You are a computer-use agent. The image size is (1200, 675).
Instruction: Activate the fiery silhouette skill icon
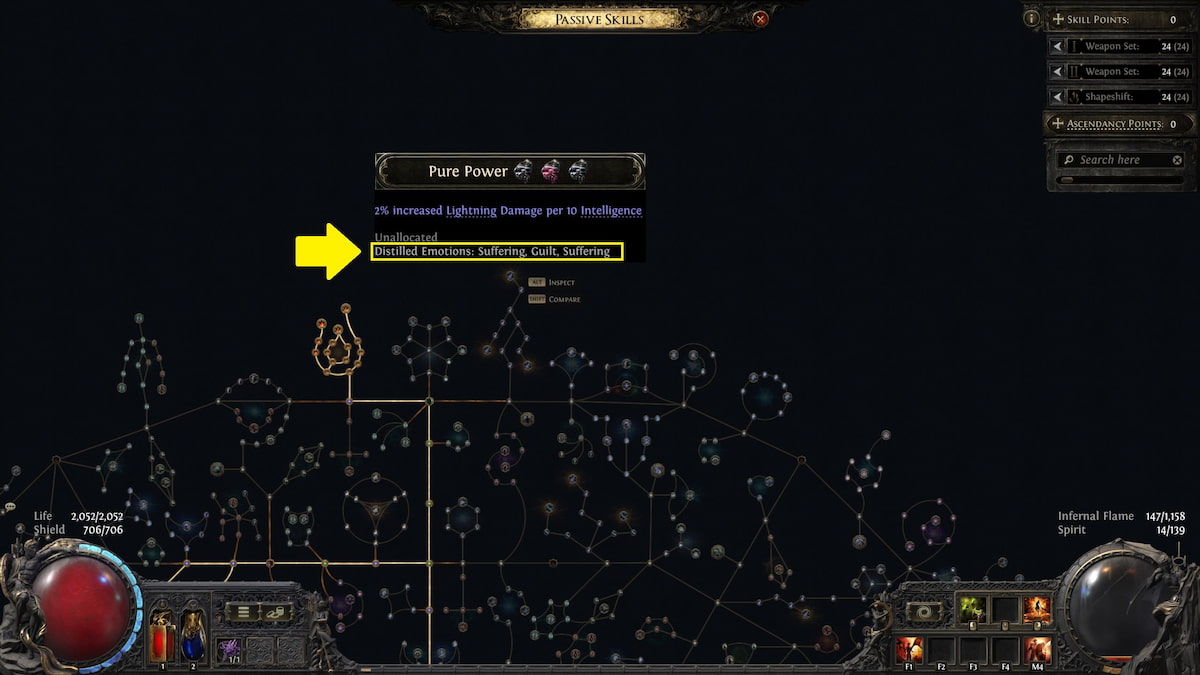pos(1036,609)
